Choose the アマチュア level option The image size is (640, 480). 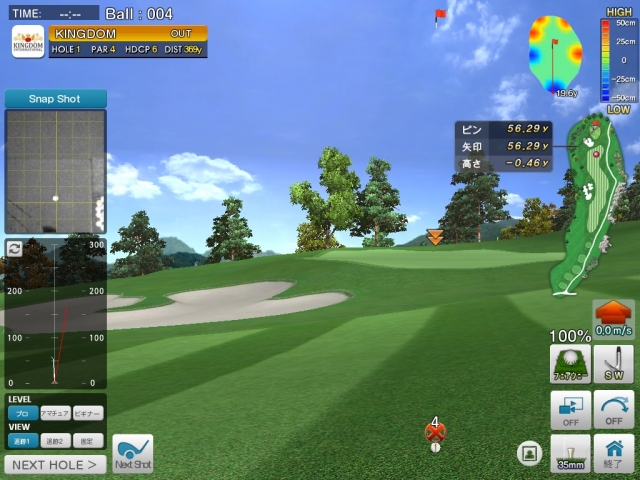click(x=54, y=413)
